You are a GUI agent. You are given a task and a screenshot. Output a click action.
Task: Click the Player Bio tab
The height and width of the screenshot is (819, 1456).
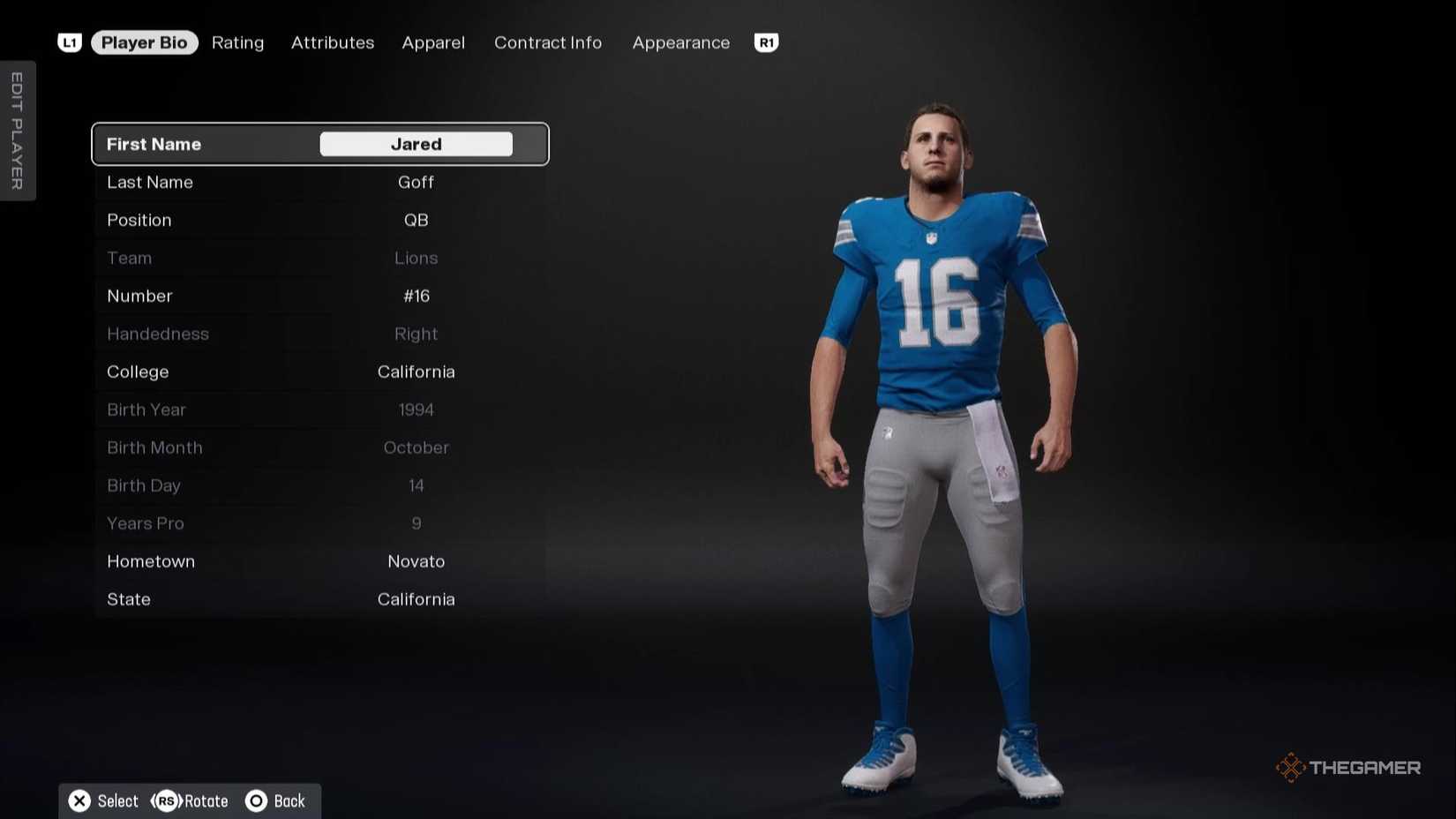pyautogui.click(x=144, y=42)
